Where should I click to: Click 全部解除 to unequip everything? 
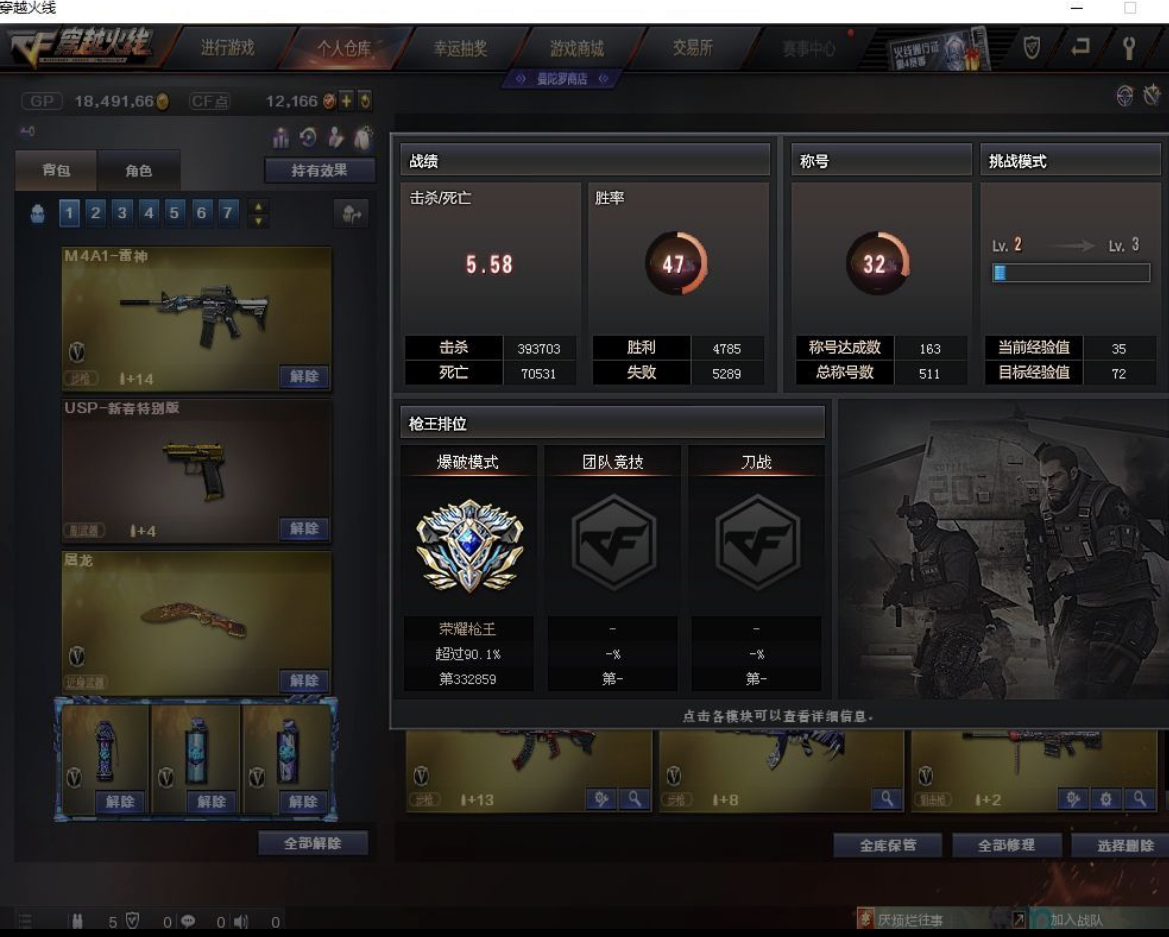pyautogui.click(x=312, y=843)
